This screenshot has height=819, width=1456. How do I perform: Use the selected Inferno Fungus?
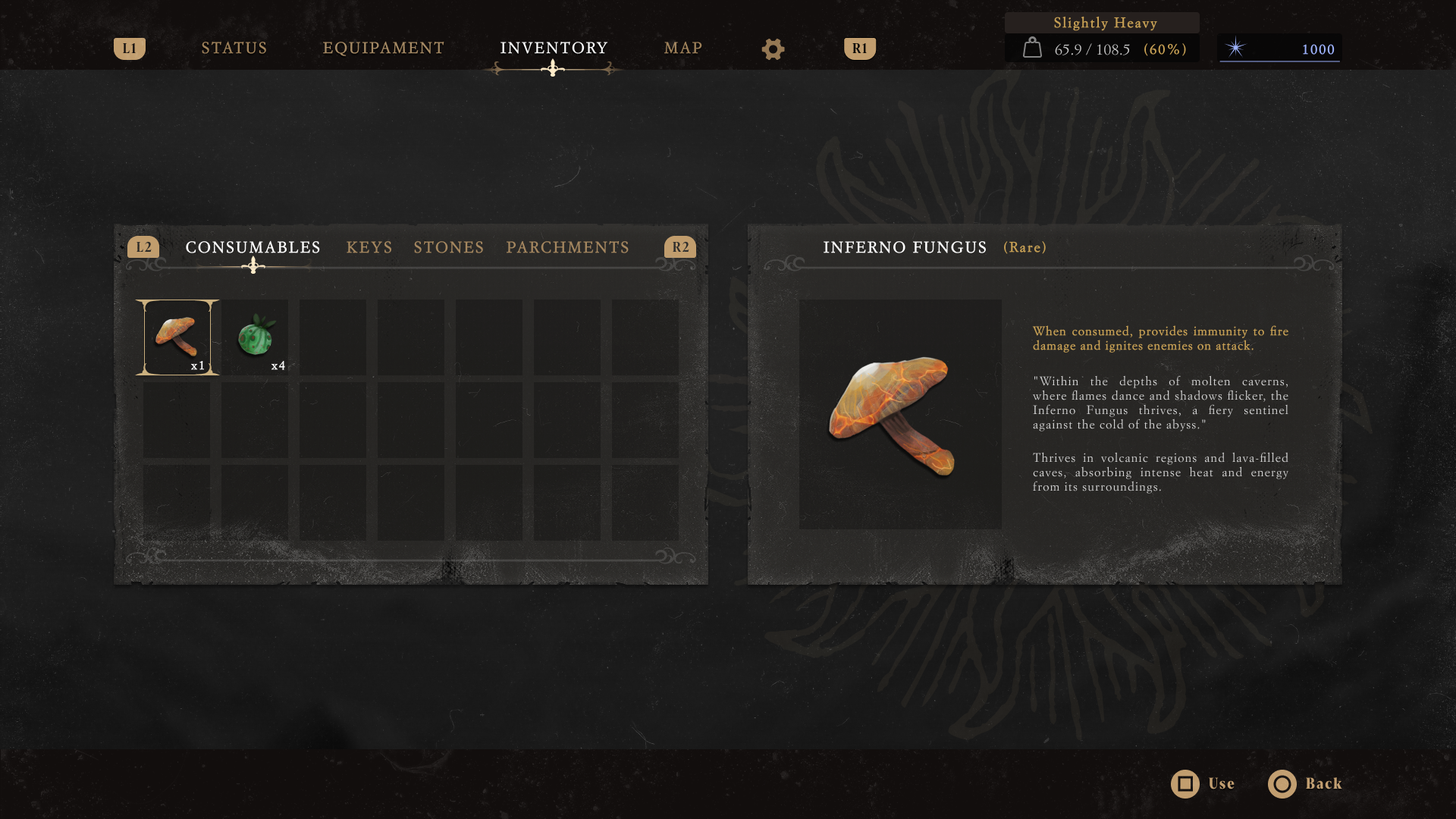[x=1203, y=784]
